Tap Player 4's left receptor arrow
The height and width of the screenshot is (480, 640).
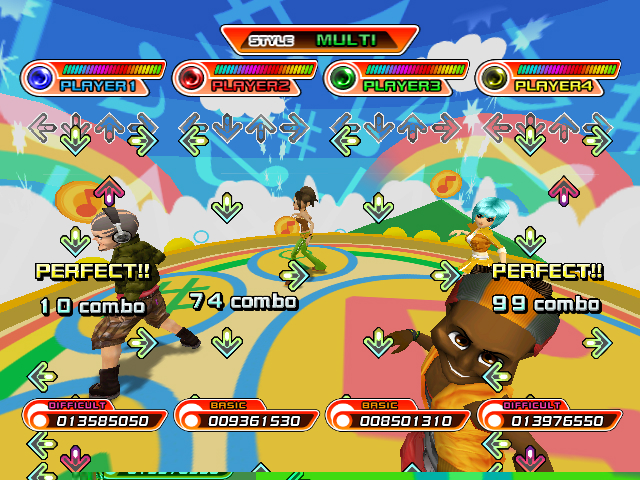496,126
